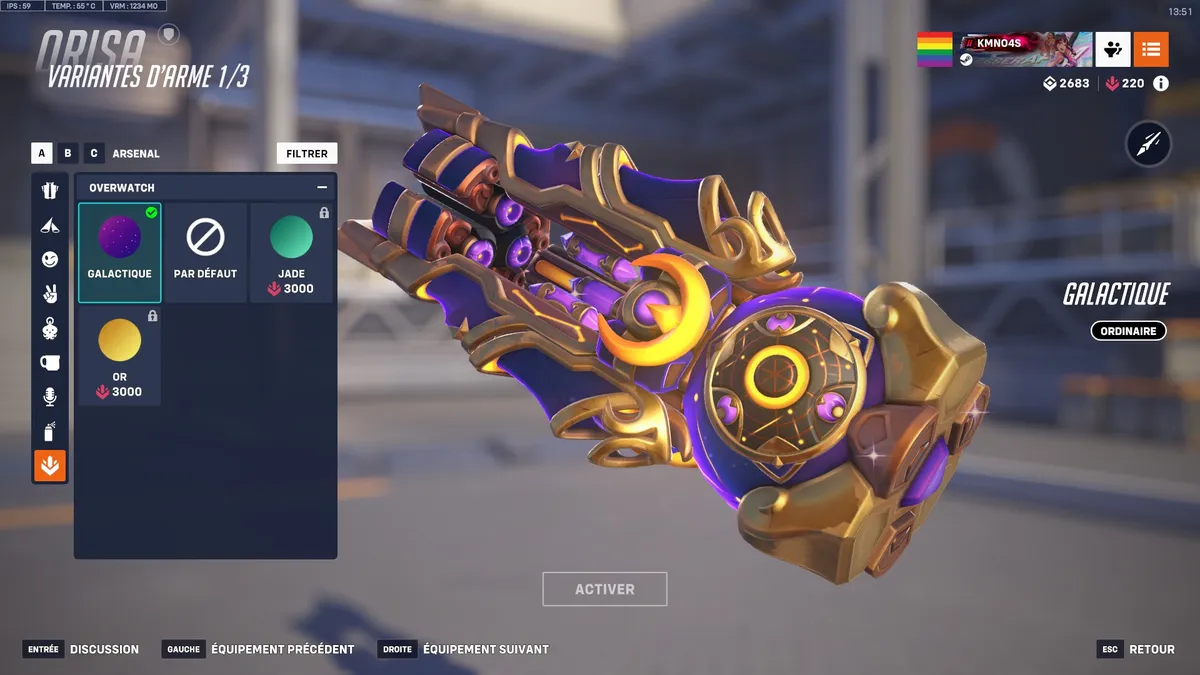Open the emoticon smiley category
Screen dimensions: 1200x675
click(x=50, y=259)
